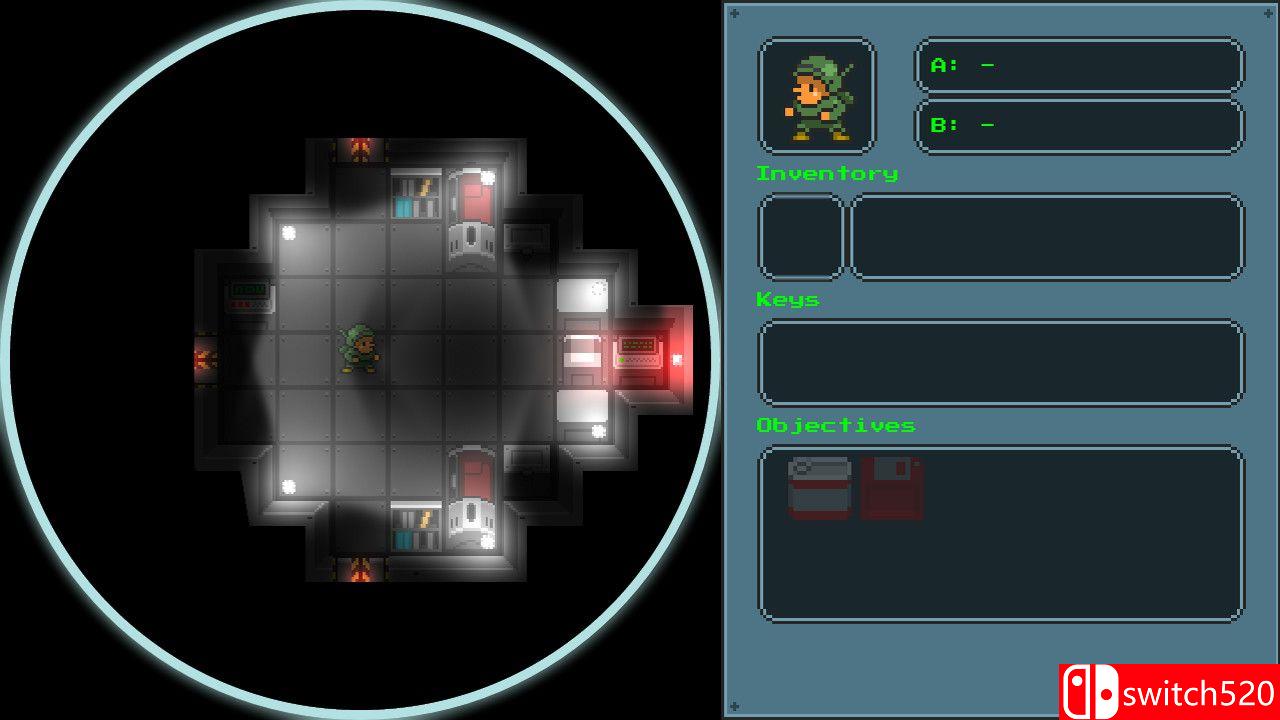Click the flame at the bottom doorway
The image size is (1280, 720).
tap(360, 566)
